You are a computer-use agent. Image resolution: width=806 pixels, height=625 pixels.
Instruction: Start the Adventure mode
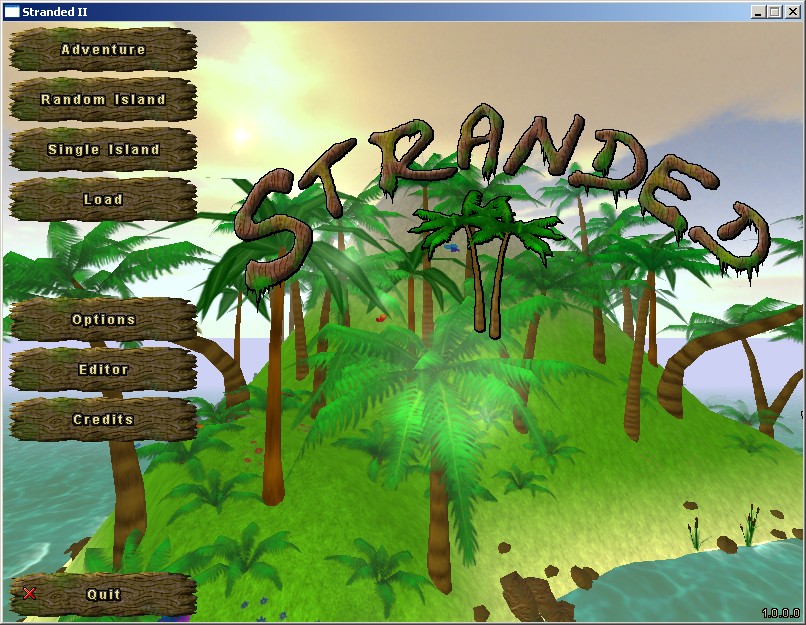point(103,49)
